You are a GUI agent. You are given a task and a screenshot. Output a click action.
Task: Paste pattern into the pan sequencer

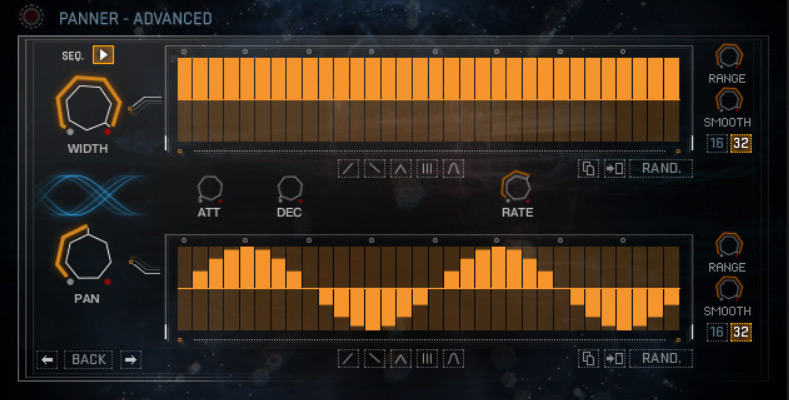(x=615, y=358)
